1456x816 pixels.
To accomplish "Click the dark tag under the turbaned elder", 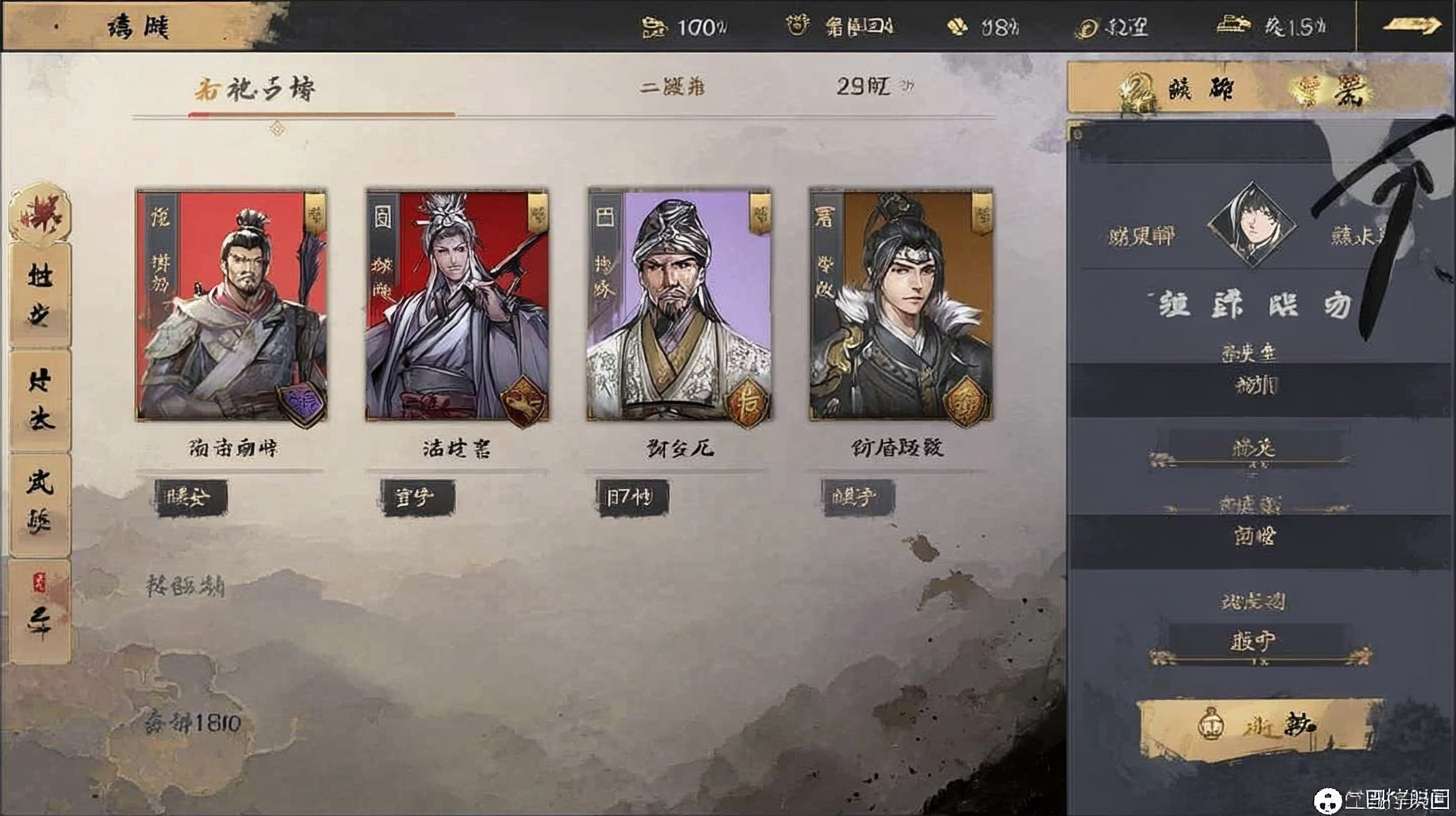I will pyautogui.click(x=632, y=497).
